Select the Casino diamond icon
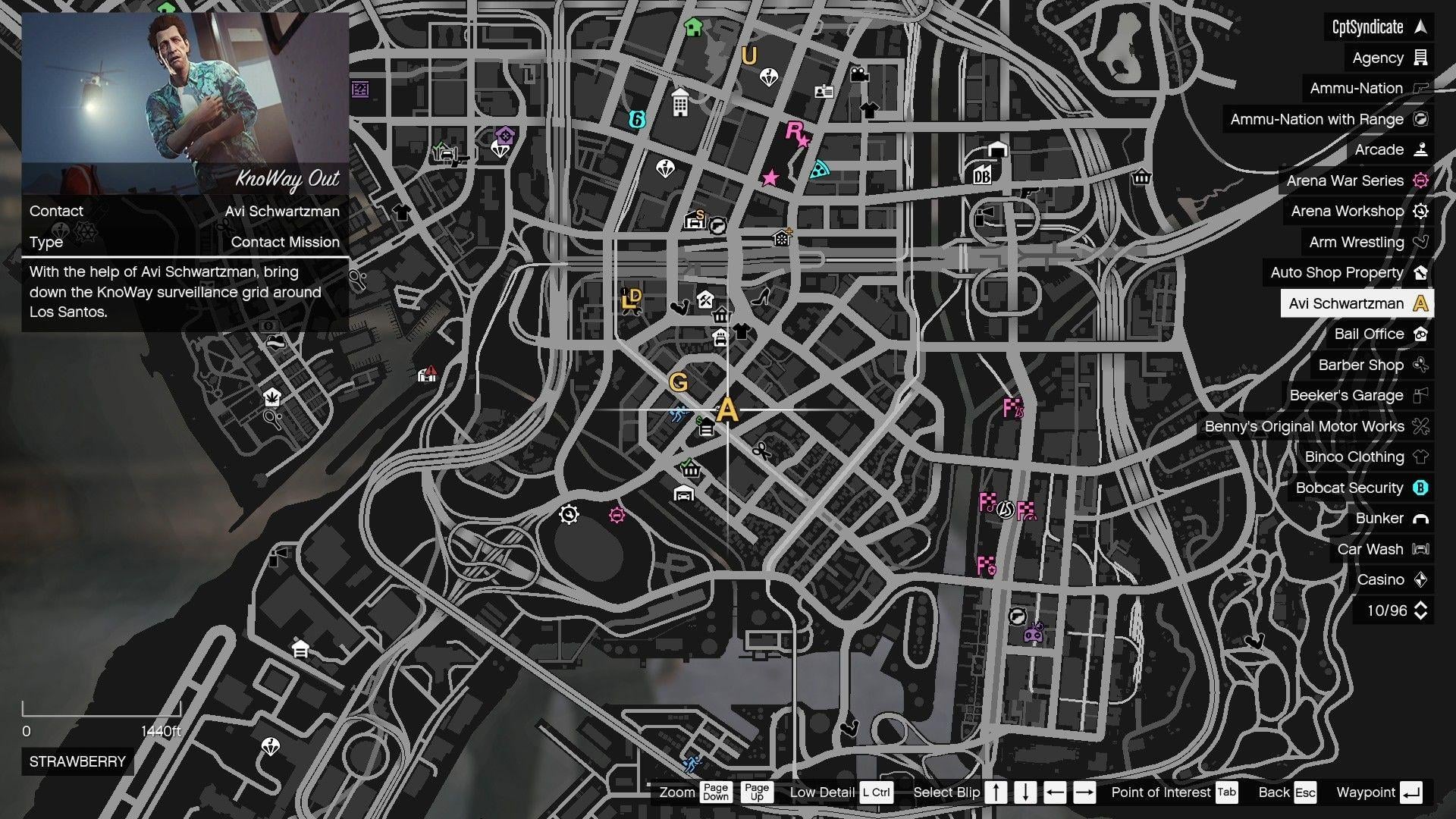Viewport: 1456px width, 819px height. (x=1420, y=579)
